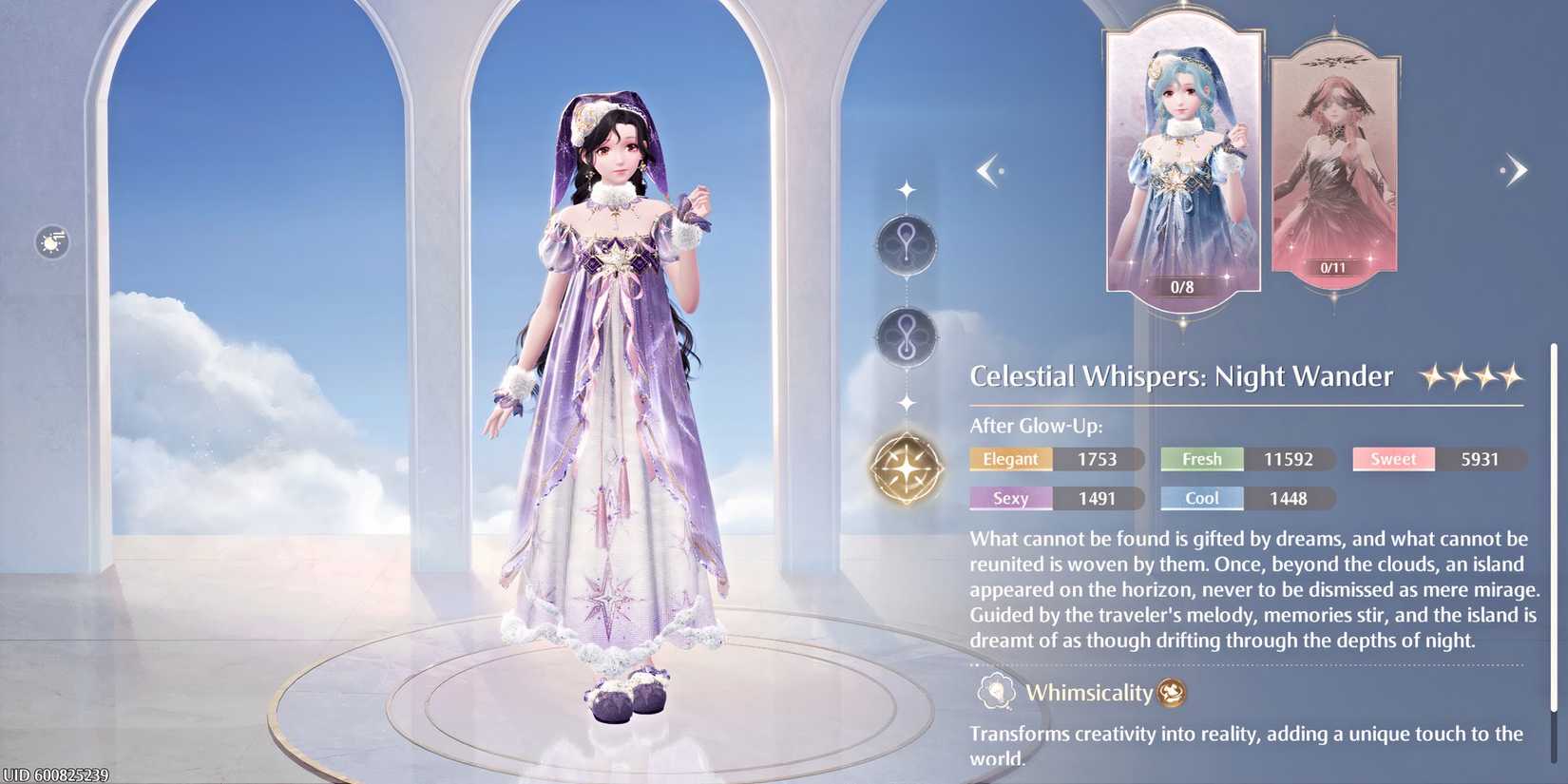The width and height of the screenshot is (1568, 784).
Task: Click the Whimsicality skill icon
Action: point(994,693)
